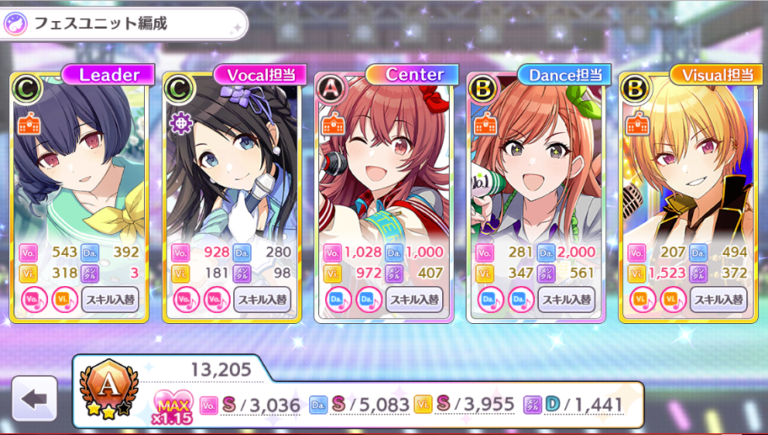
Task: Open スキル入替 for the Dance担当 card
Action: click(567, 299)
